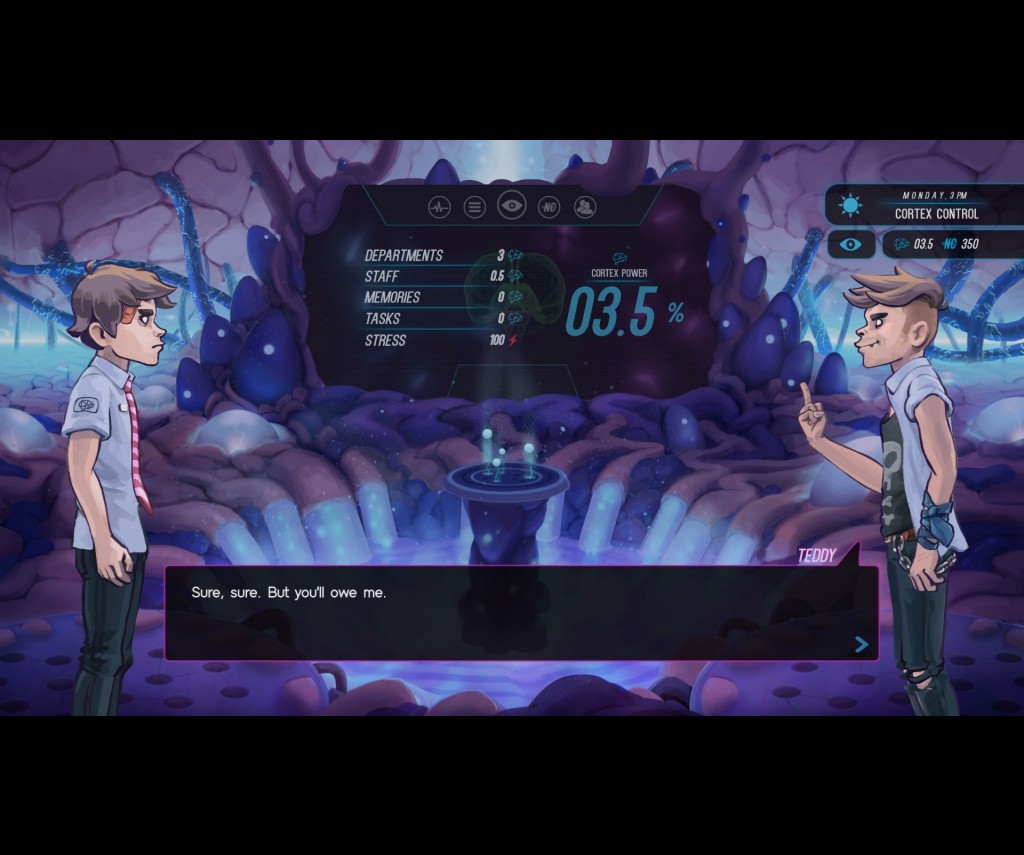
Task: Show the staff people tab
Action: [x=584, y=207]
